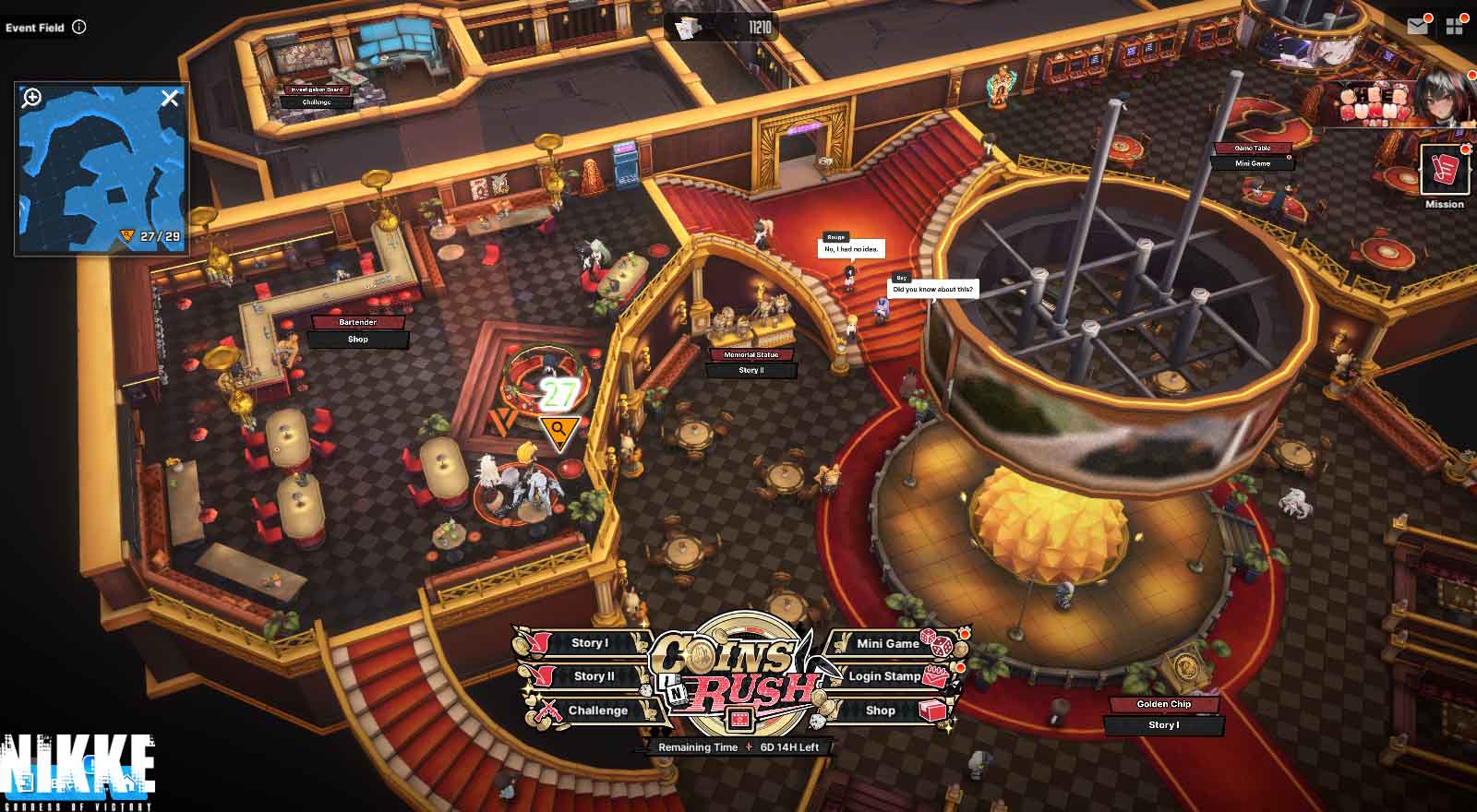Select the Golden Chip Story I label

coord(1163,725)
